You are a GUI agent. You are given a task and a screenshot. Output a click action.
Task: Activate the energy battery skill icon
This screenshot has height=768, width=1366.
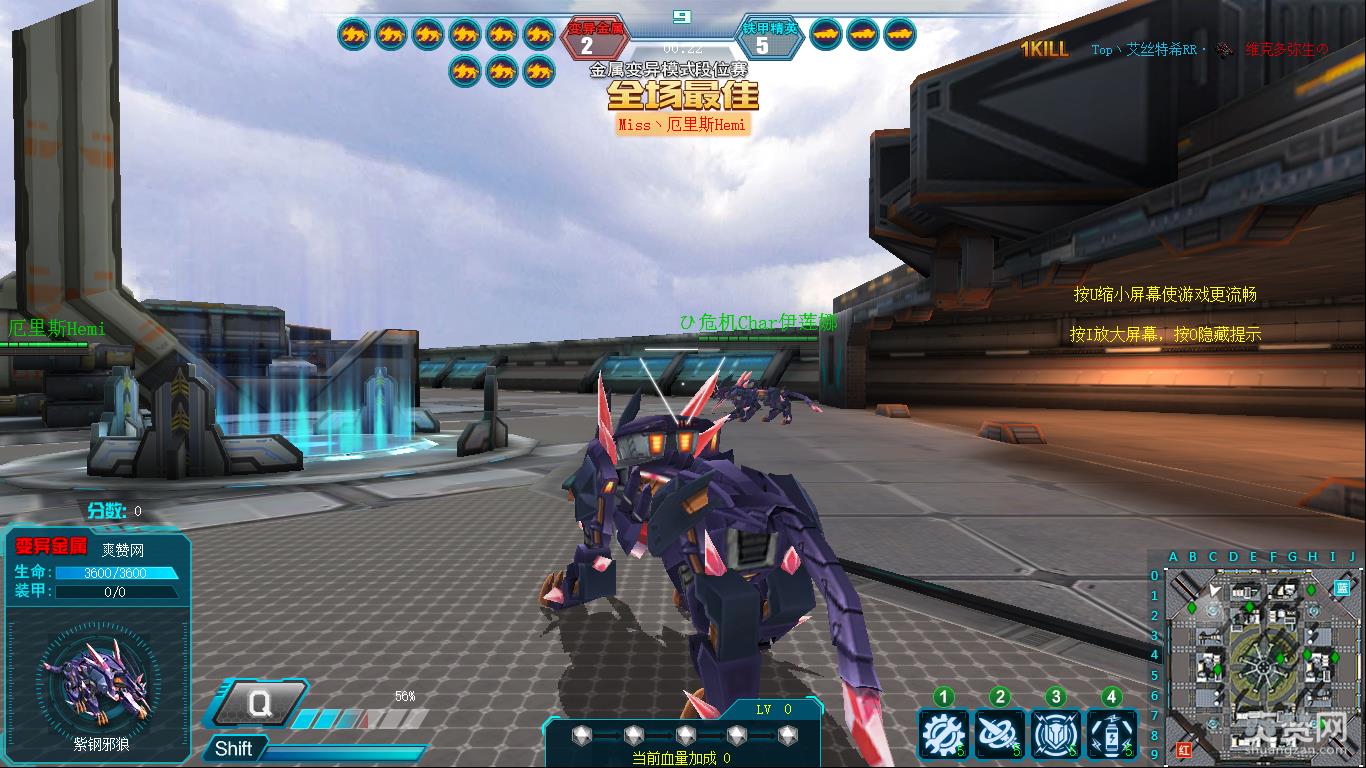click(1111, 735)
